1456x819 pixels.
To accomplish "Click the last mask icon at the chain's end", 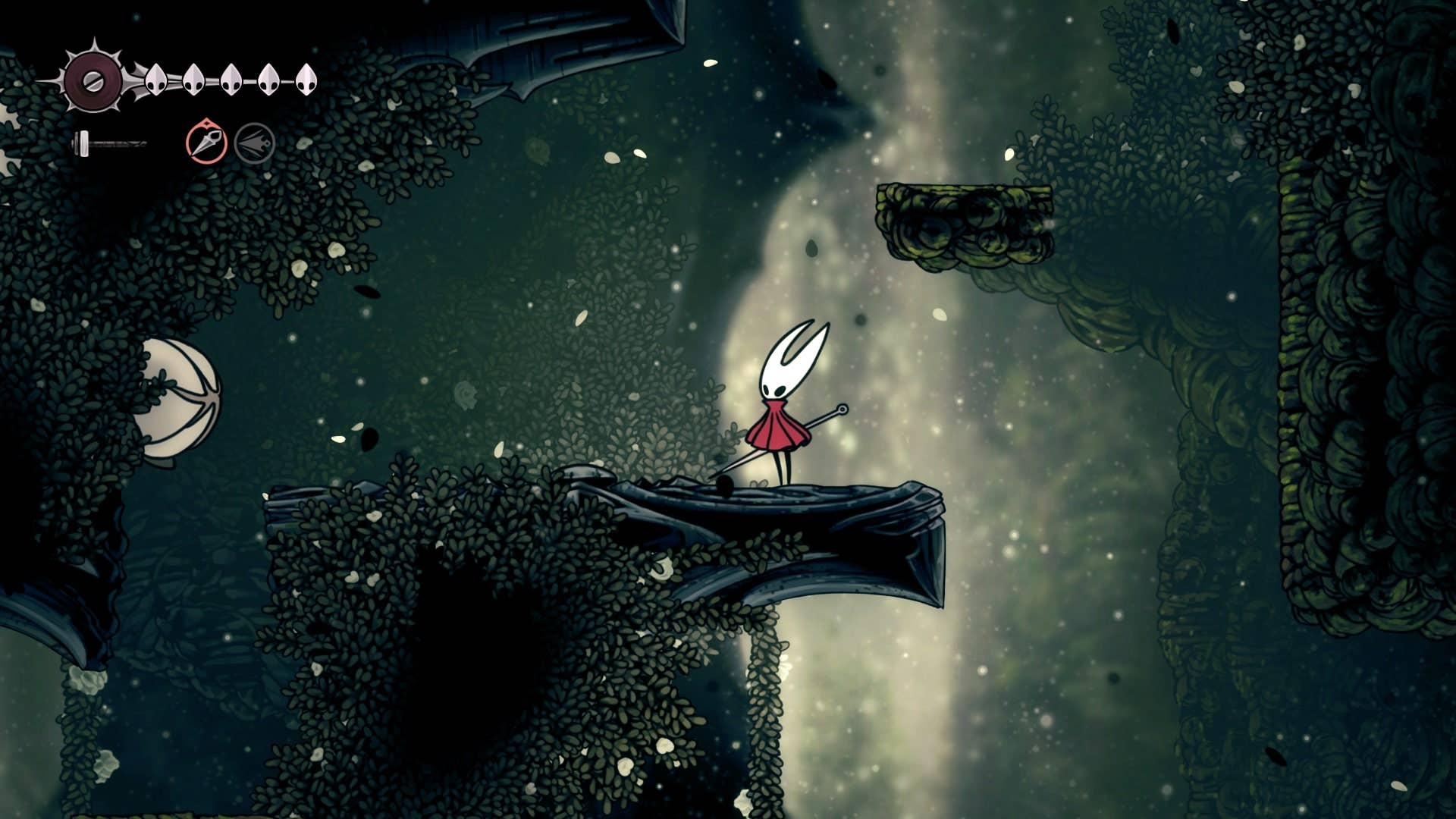I will (306, 80).
